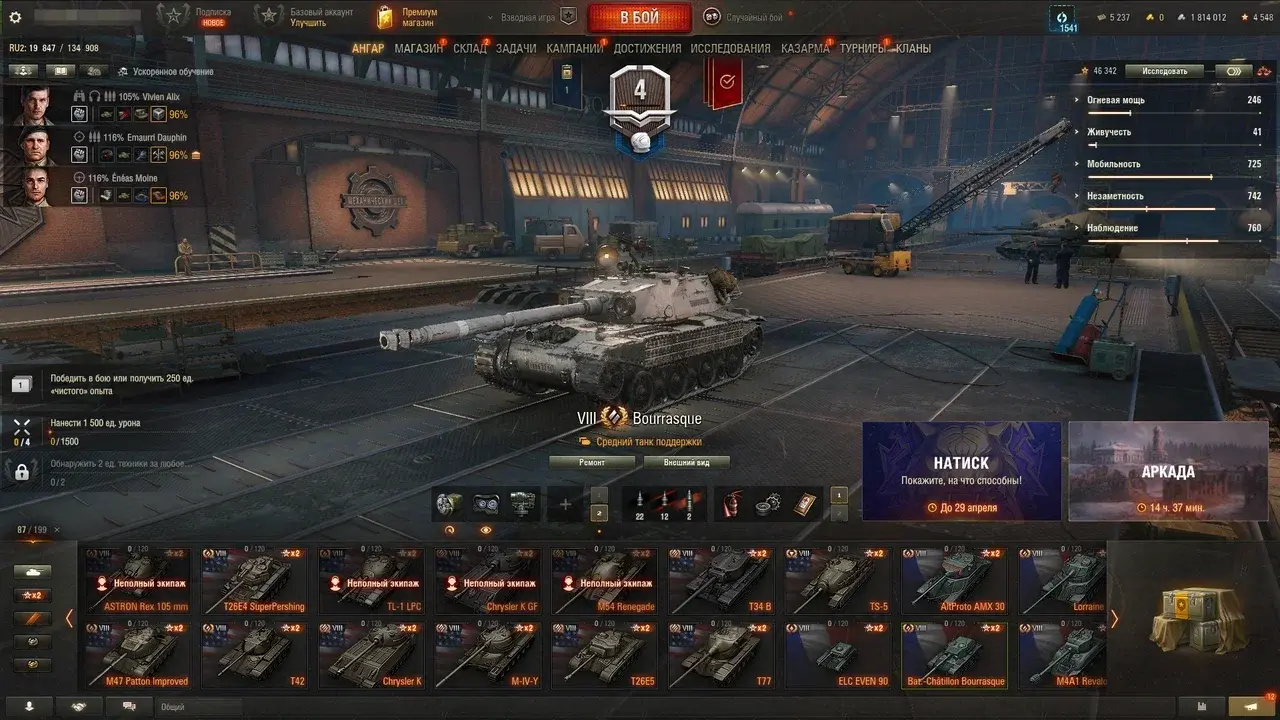
Task: Select the M47 Patton Improved tank
Action: tap(138, 655)
